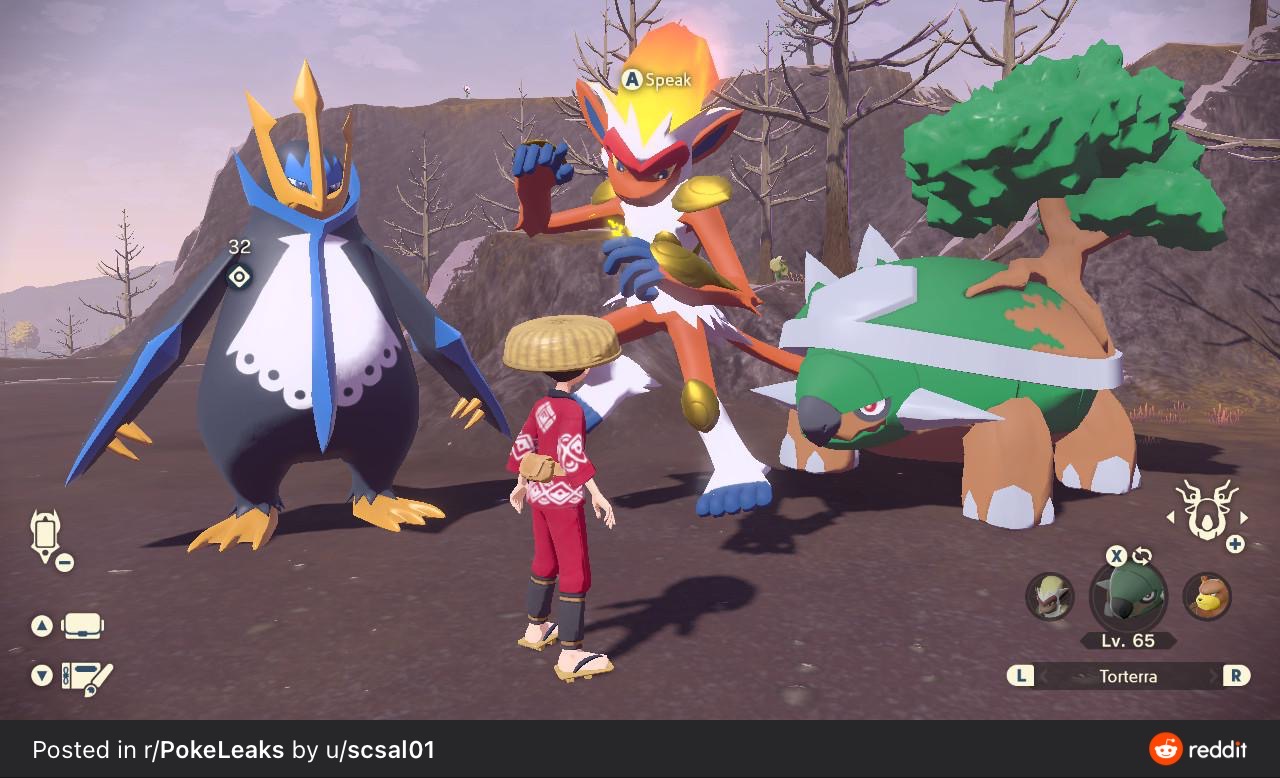Select the Torterra party portrait

[x=1128, y=597]
